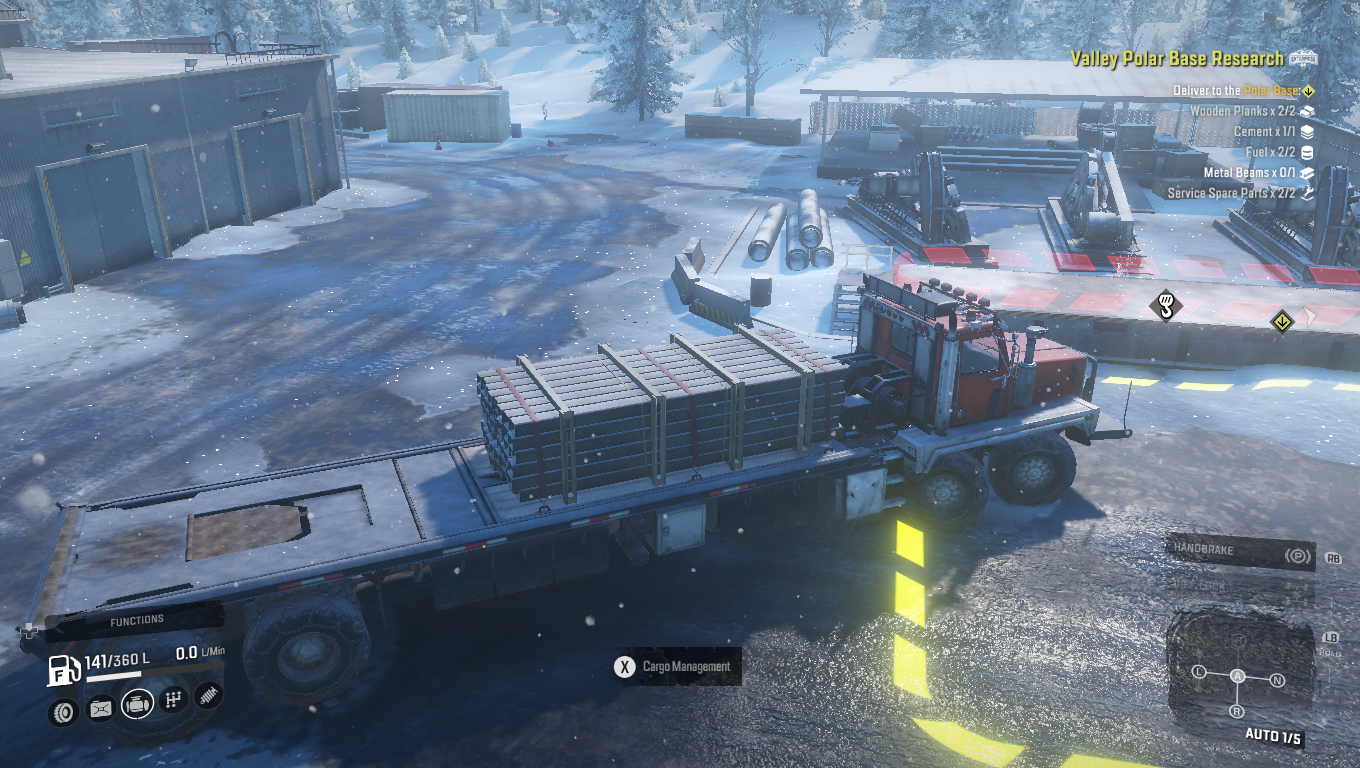The image size is (1360, 768).
Task: Open the Functions panel
Action: pyautogui.click(x=136, y=620)
